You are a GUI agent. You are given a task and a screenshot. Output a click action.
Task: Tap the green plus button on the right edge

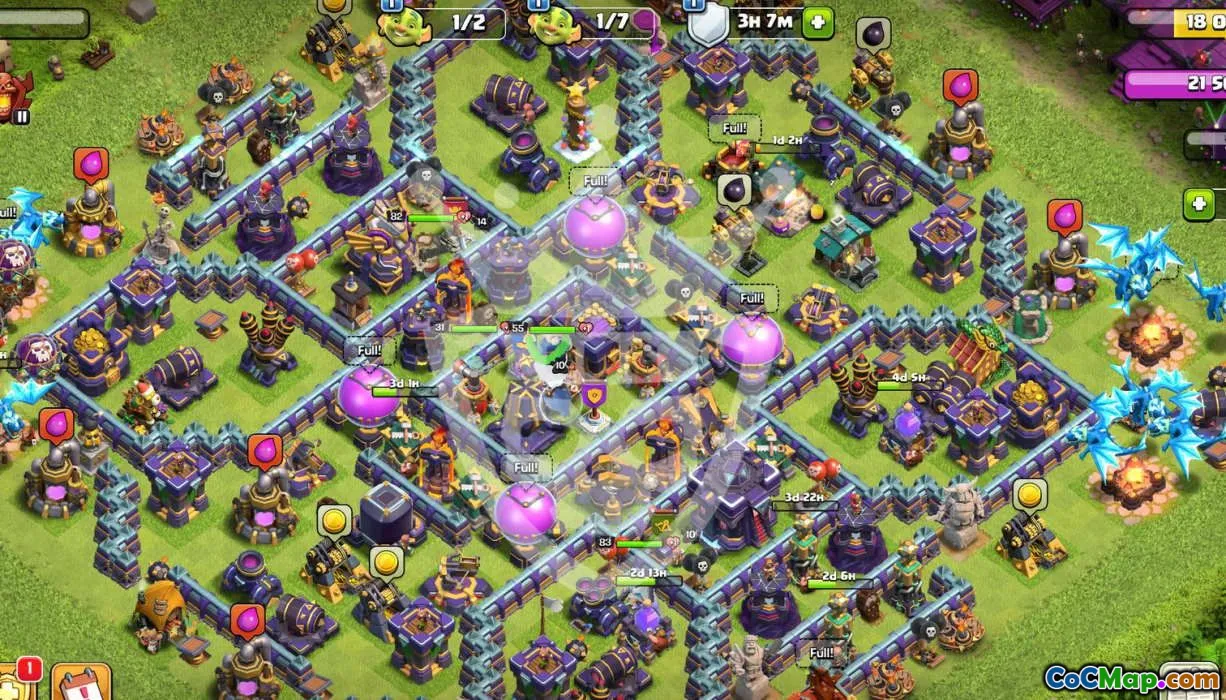[x=1199, y=205]
